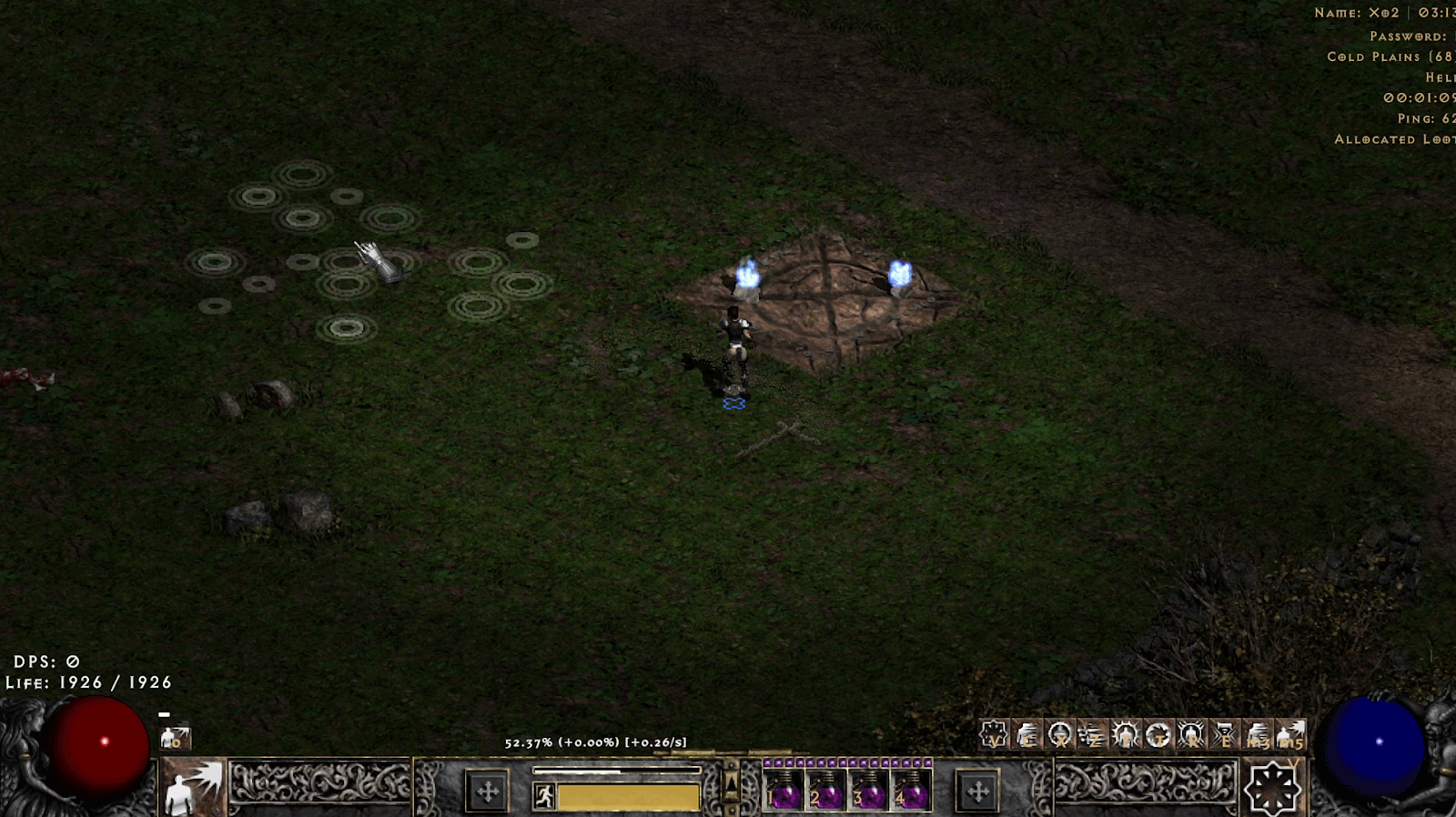The width and height of the screenshot is (1456, 817).
Task: Use the purple potion in belt slot 1
Action: click(784, 790)
